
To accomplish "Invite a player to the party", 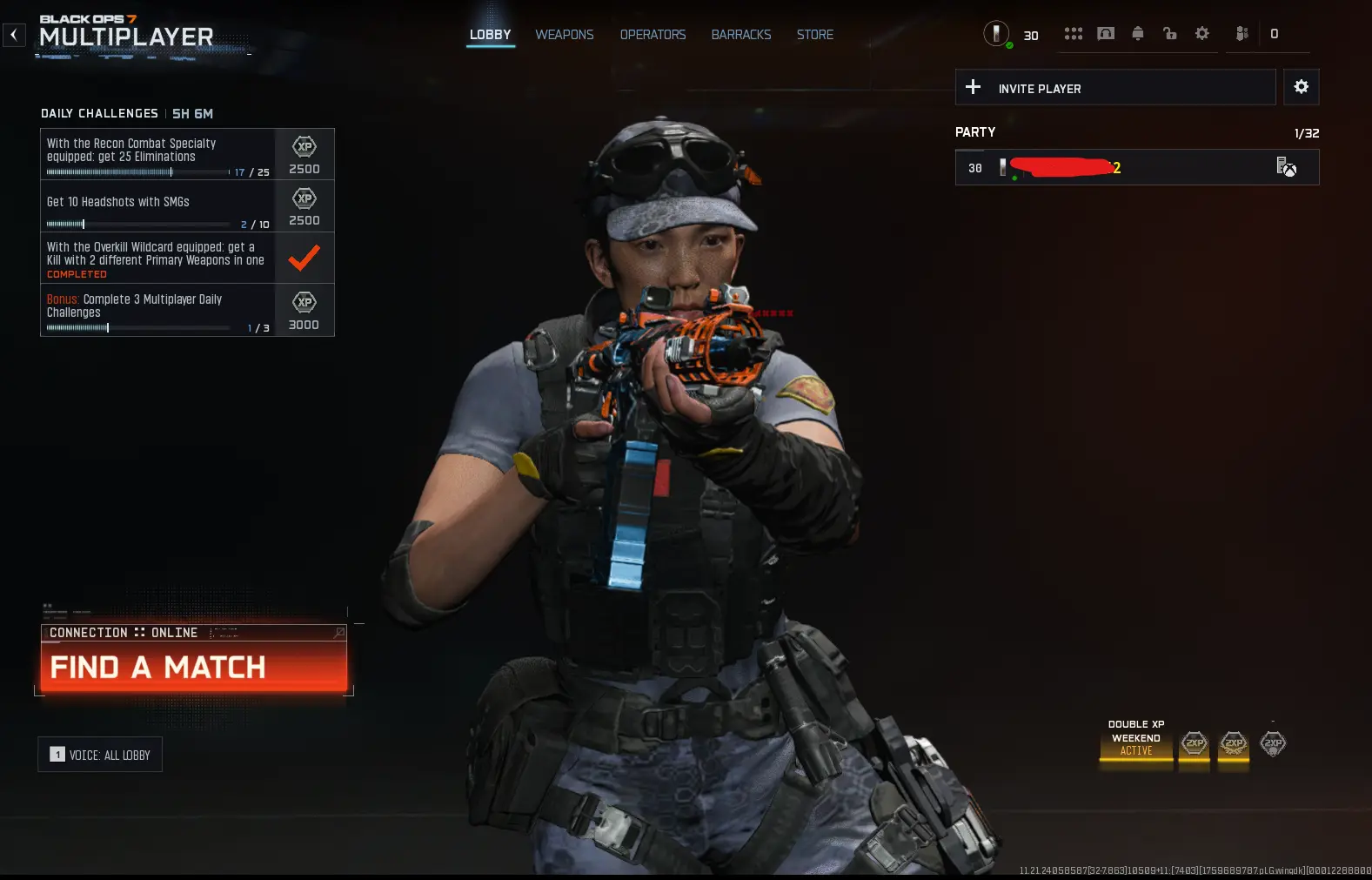I will [x=1114, y=88].
